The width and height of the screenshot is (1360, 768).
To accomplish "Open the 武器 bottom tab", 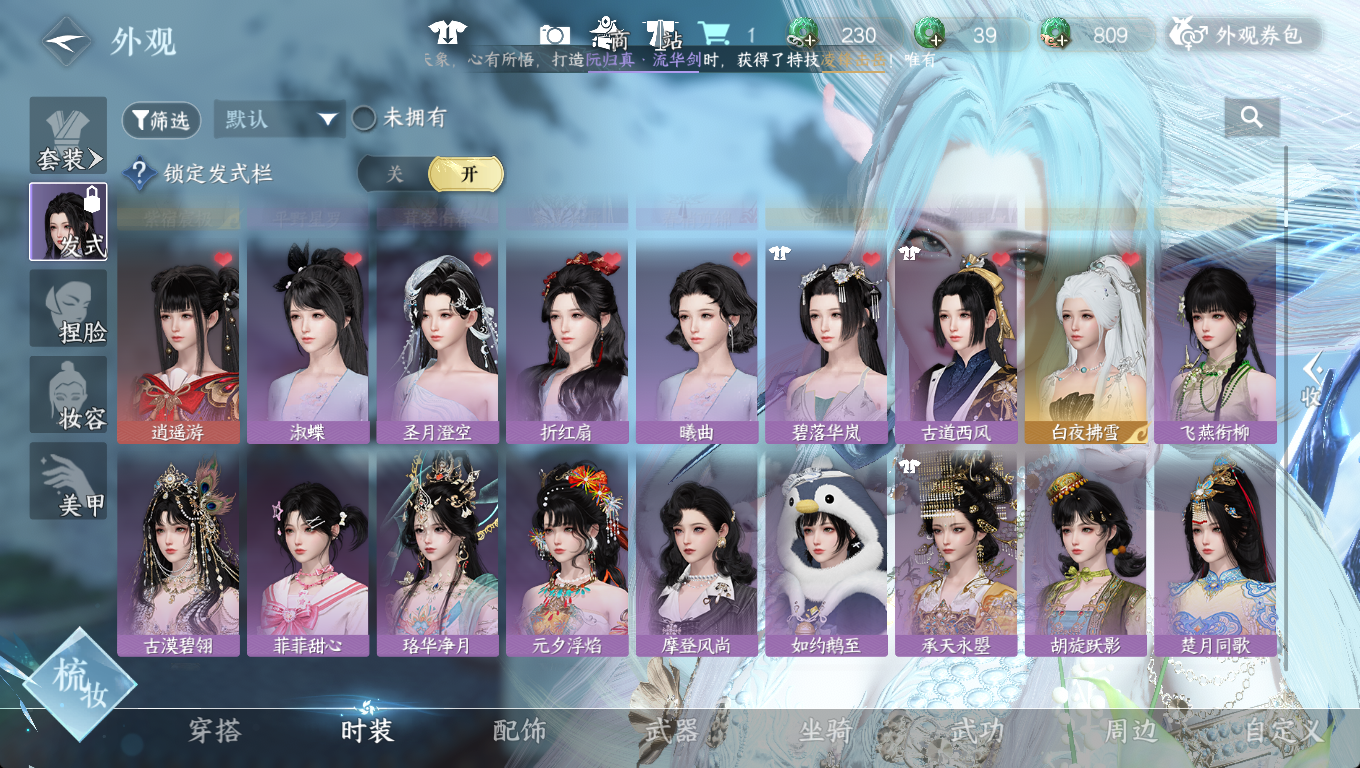I will point(672,731).
